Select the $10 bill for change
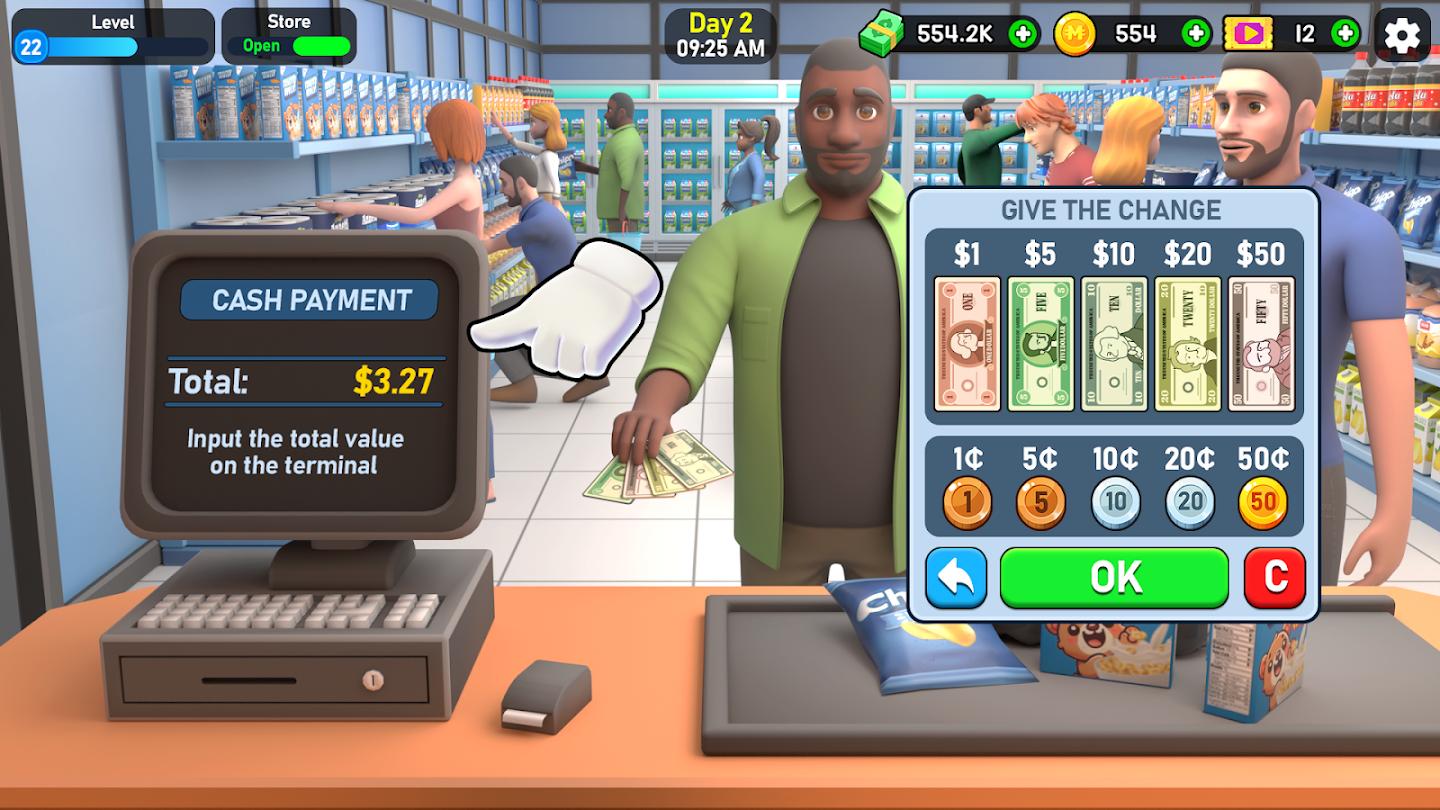Viewport: 1440px width, 810px height. point(1115,343)
